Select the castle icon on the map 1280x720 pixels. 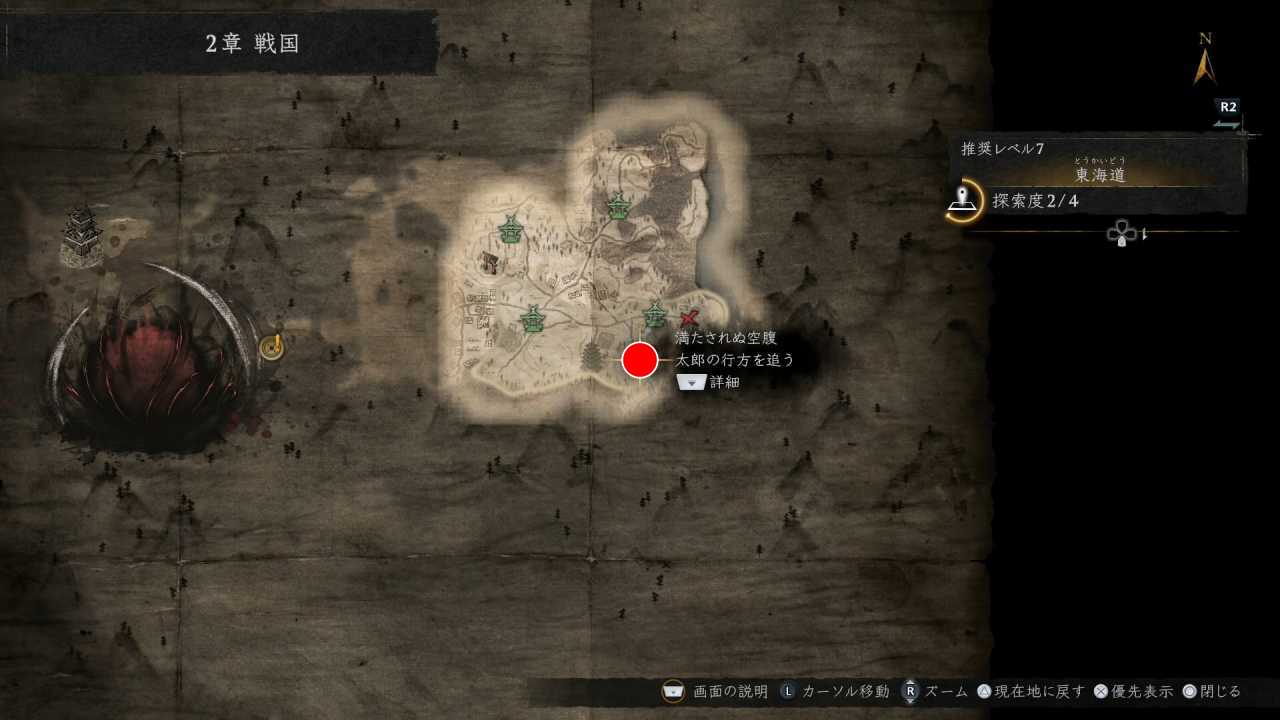click(80, 236)
